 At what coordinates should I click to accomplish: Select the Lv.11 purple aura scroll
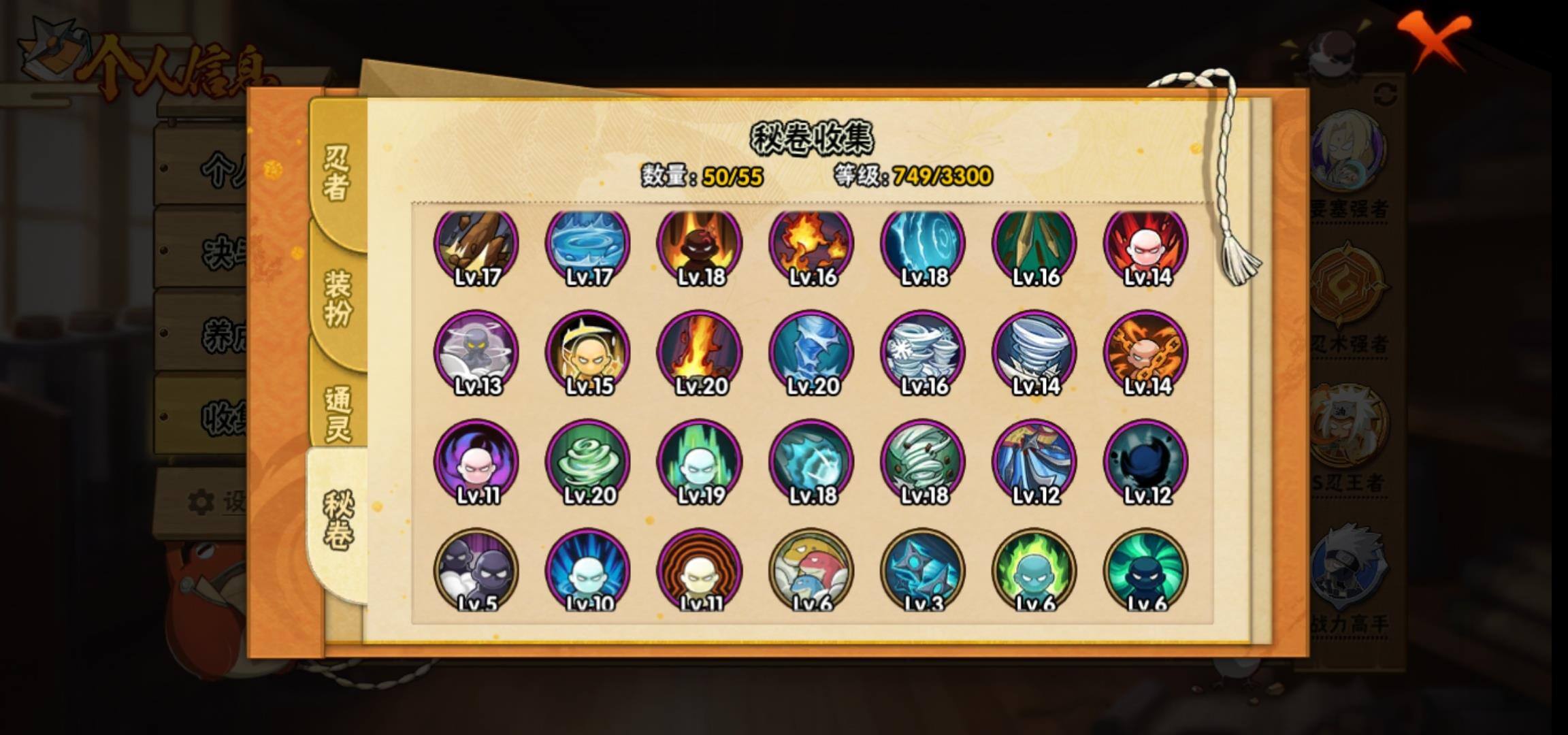tap(476, 462)
